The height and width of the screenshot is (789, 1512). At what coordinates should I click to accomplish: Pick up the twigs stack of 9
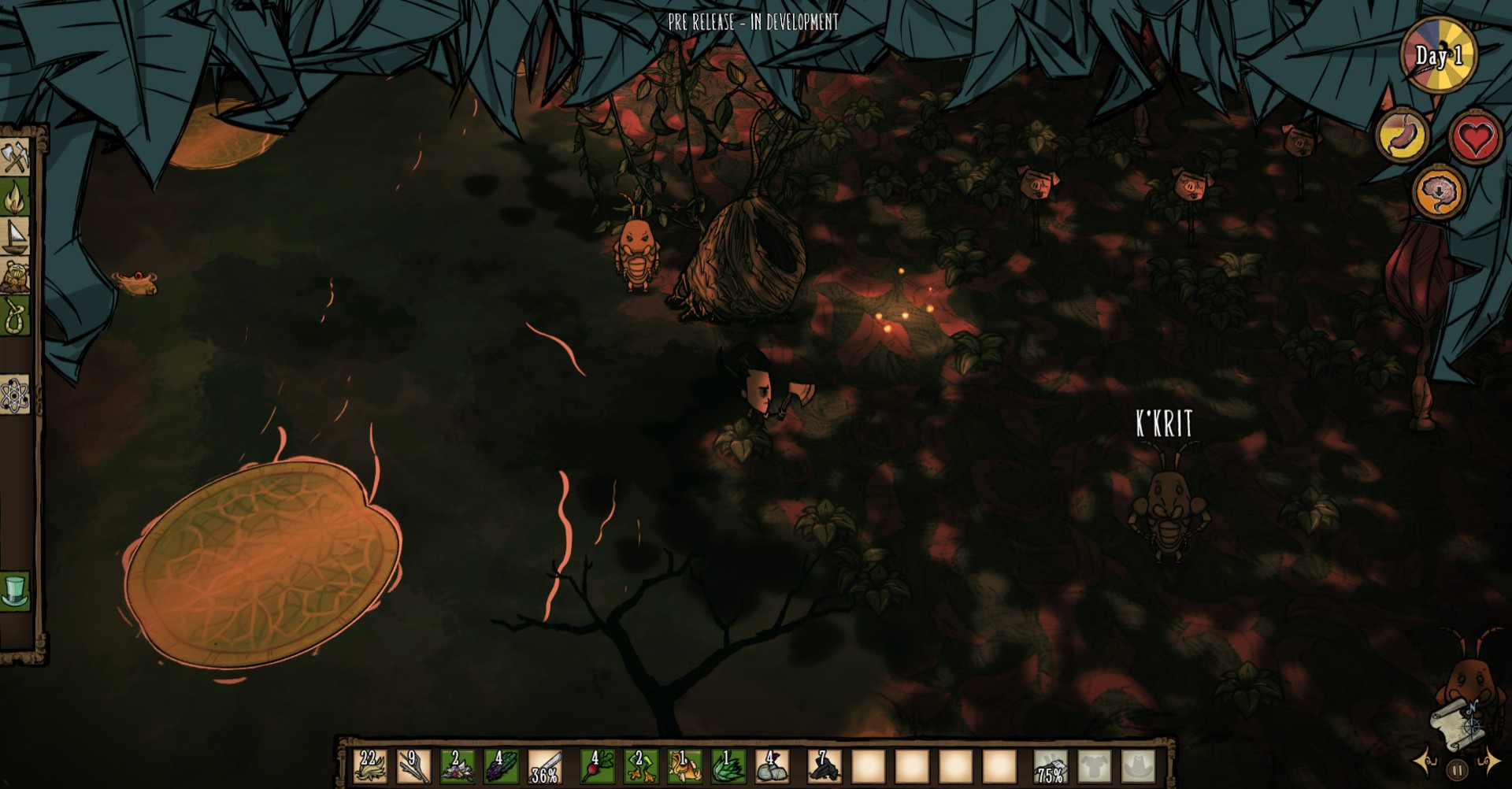click(x=413, y=765)
